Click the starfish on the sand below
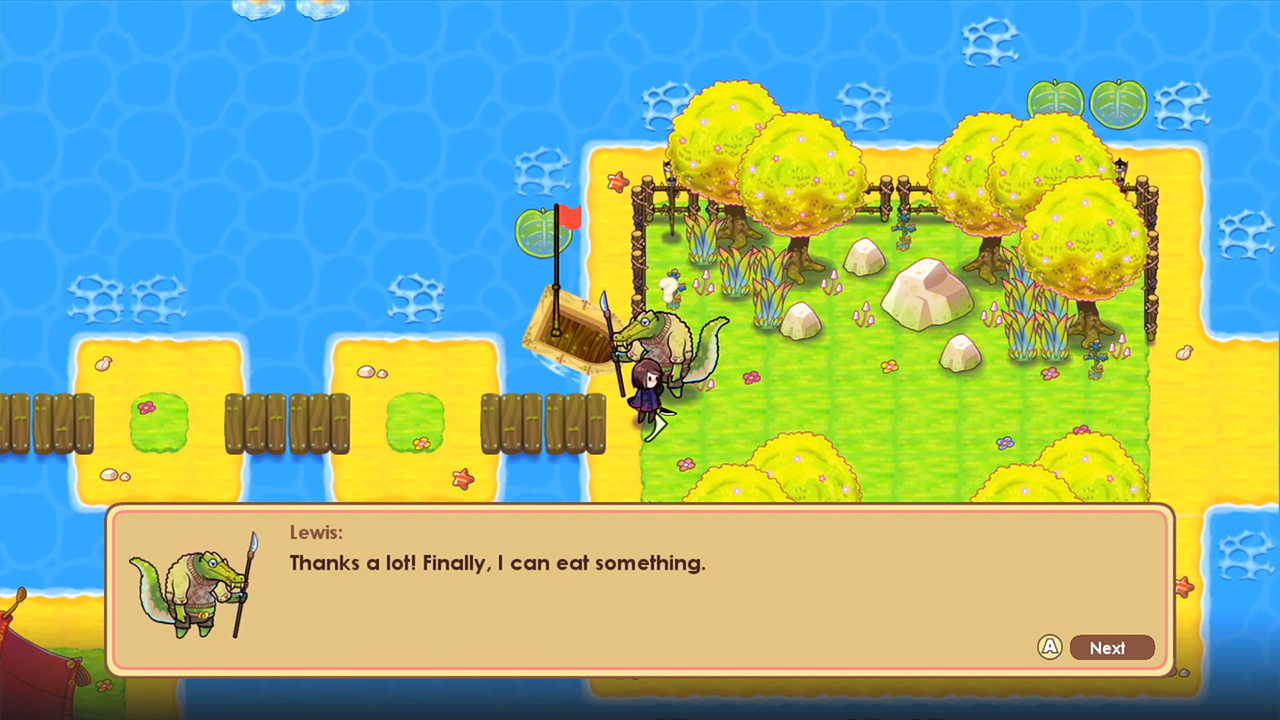 [461, 480]
